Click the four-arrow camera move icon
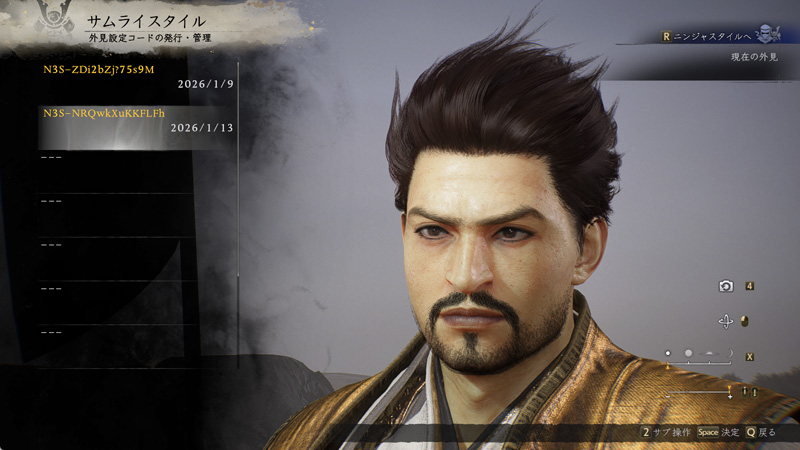 [x=726, y=321]
